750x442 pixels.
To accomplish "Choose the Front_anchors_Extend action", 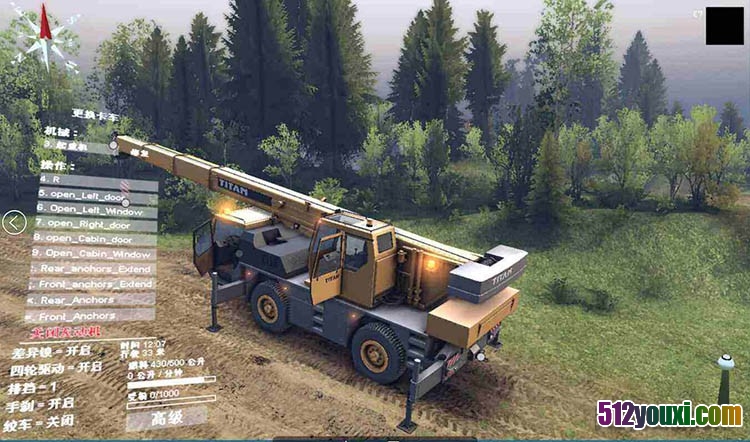I will click(x=95, y=284).
